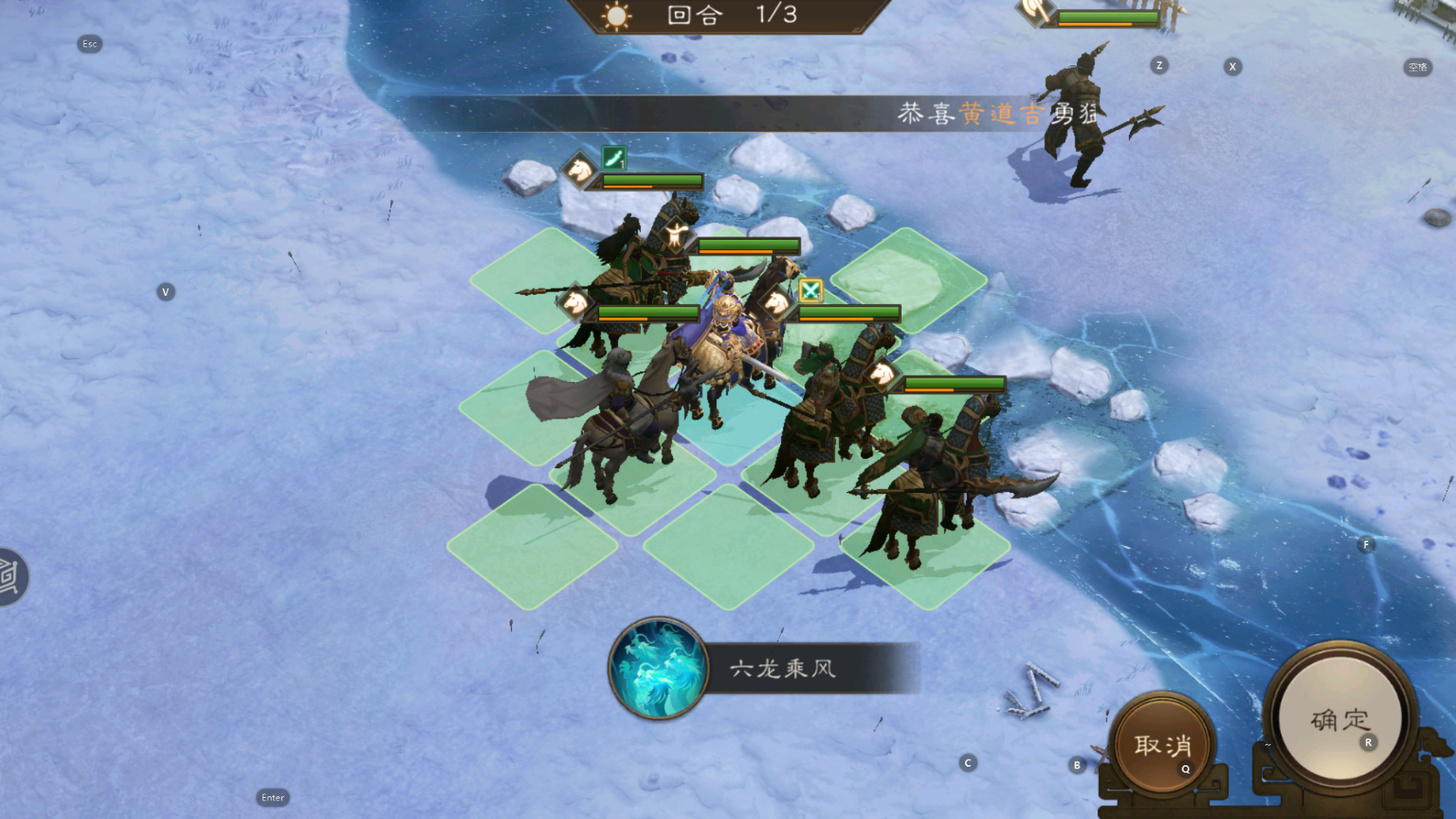Click the top-right unit's green health bar
The image size is (1456, 819).
tap(1109, 15)
